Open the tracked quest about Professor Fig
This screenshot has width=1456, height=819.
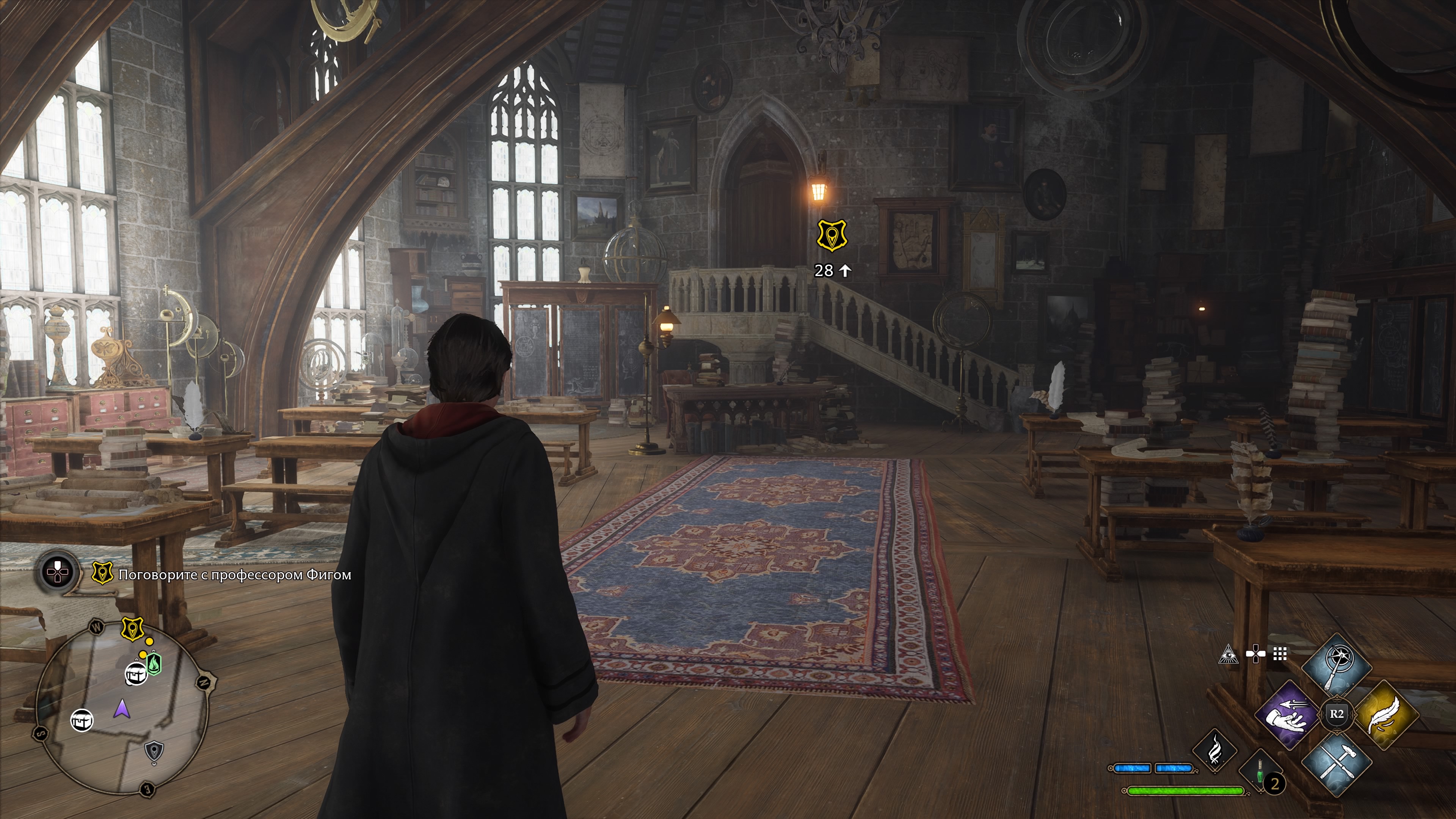[234, 575]
